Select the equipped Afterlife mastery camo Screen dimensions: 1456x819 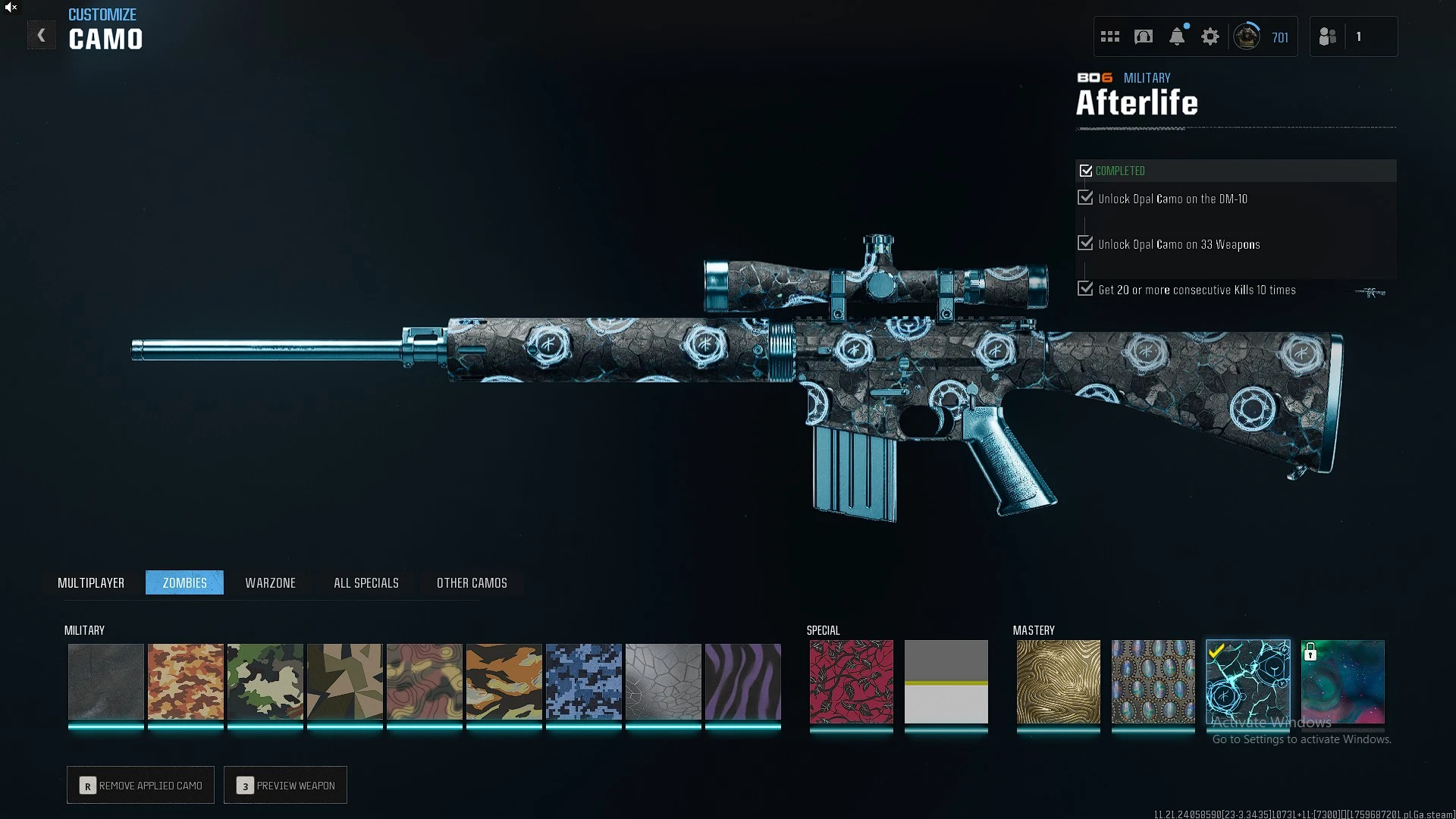(x=1247, y=681)
